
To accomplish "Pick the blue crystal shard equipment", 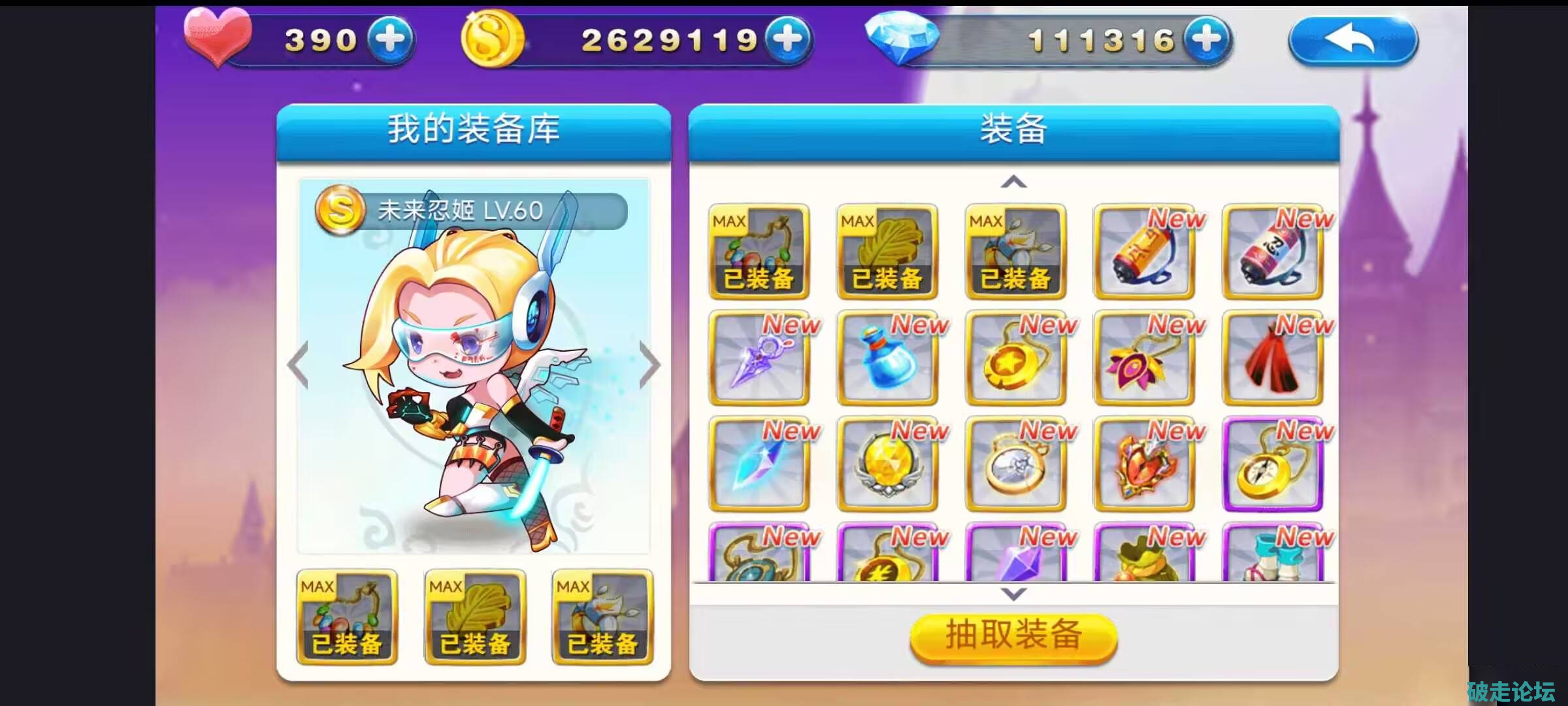I will point(759,464).
